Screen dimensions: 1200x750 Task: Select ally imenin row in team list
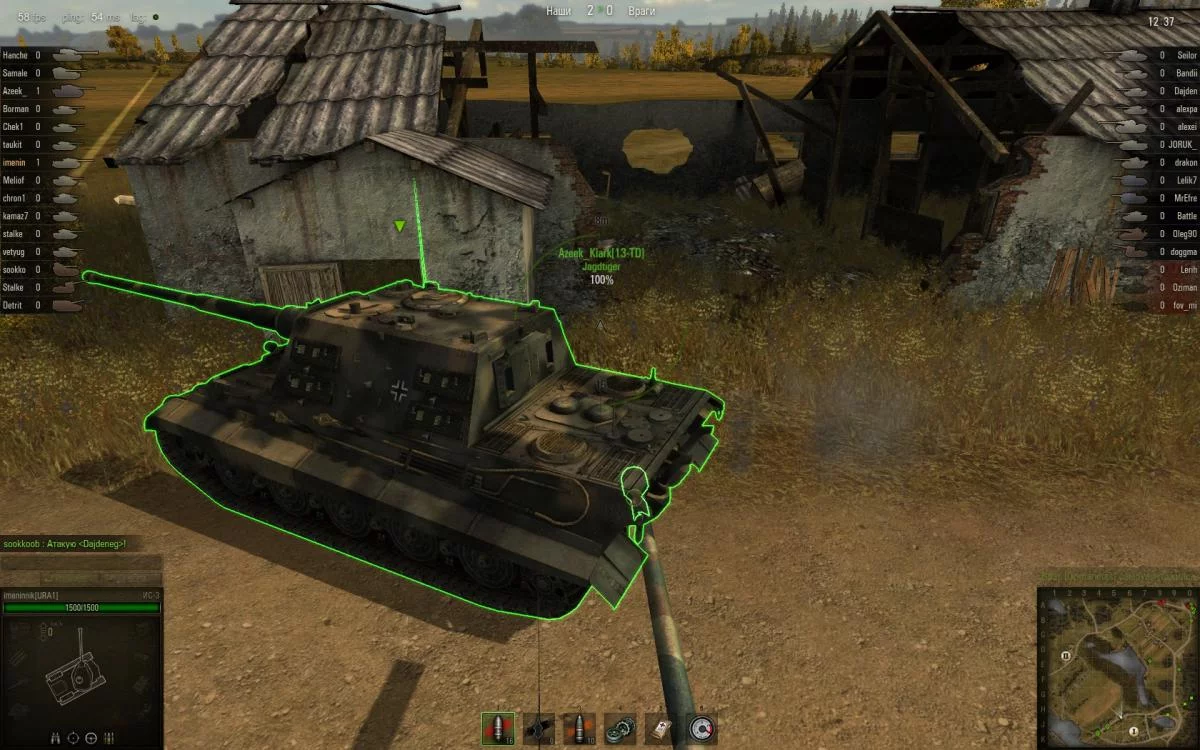pyautogui.click(x=14, y=163)
